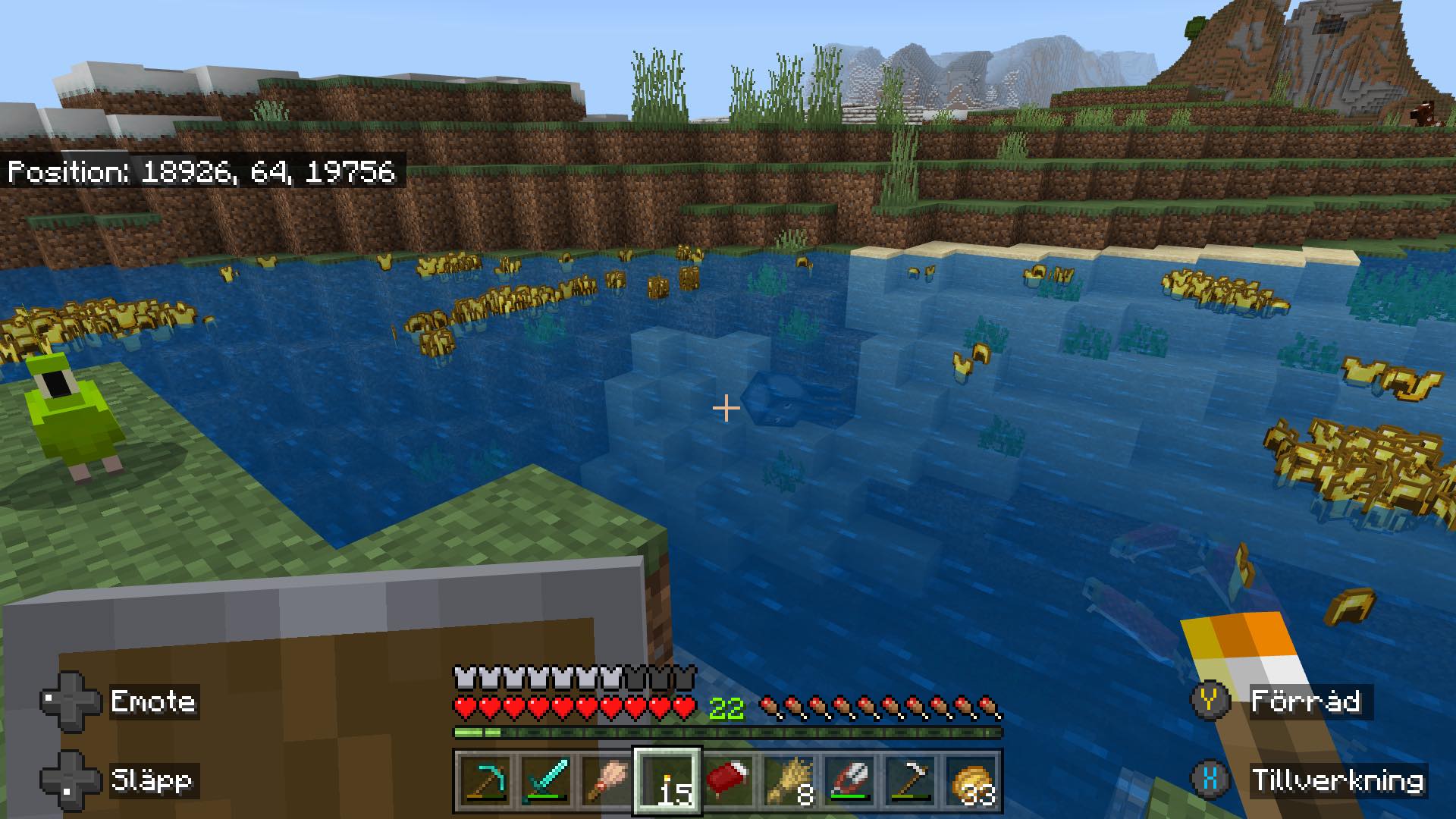Select the iron hoe slot

click(x=910, y=780)
